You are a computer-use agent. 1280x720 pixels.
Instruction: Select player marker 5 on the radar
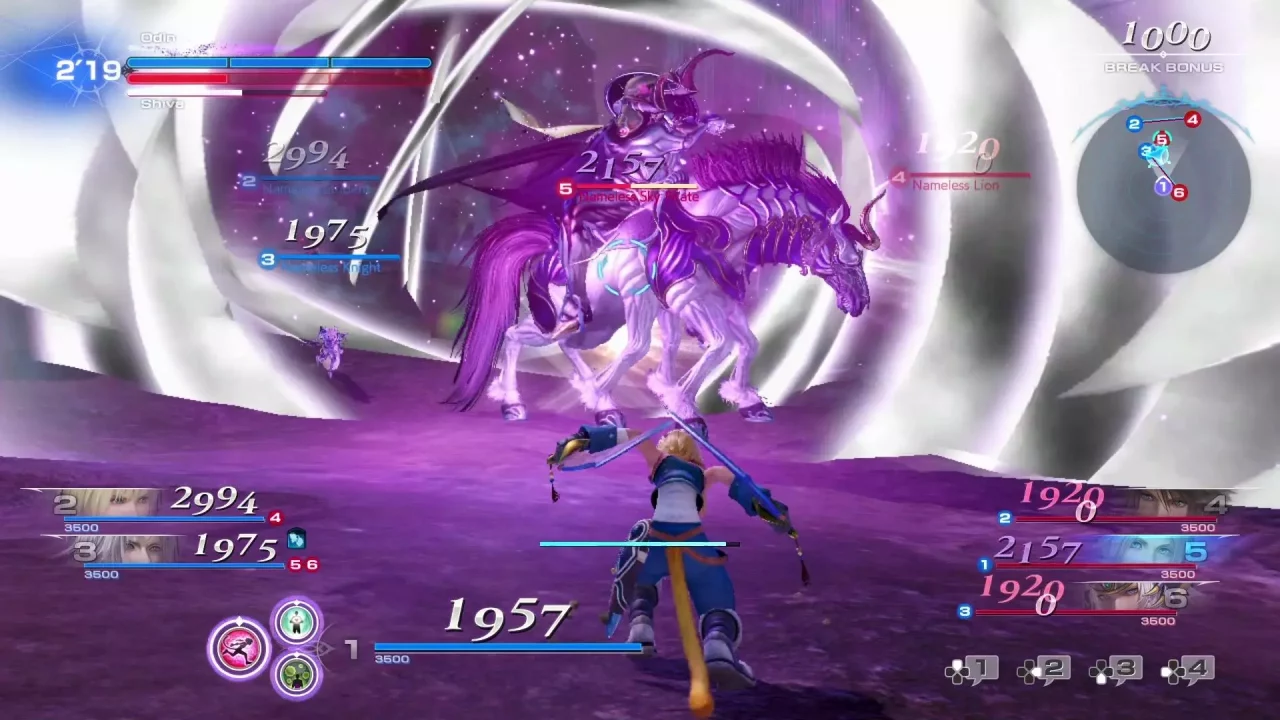[x=1162, y=139]
